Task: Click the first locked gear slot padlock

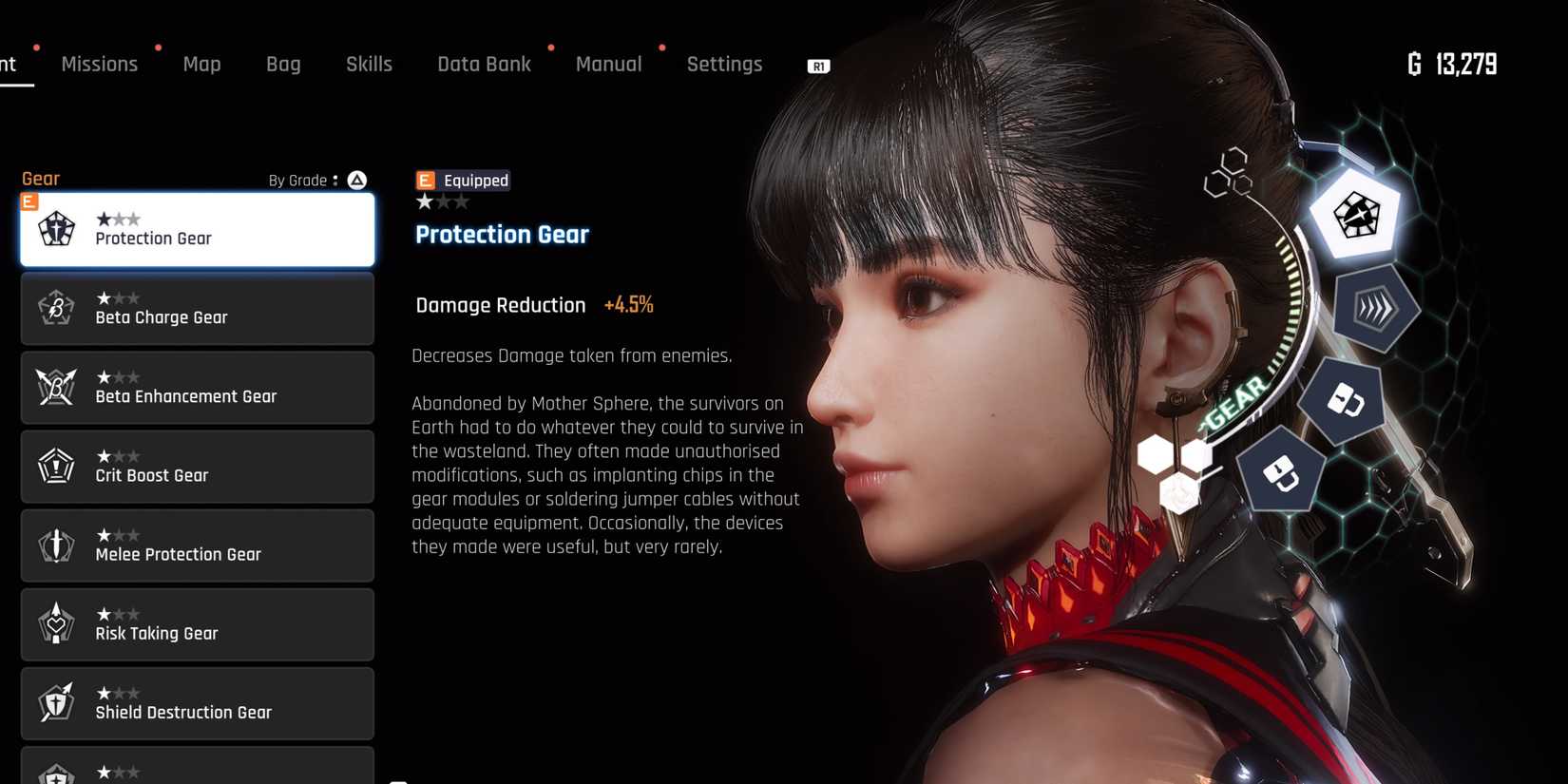Action: click(x=1343, y=403)
